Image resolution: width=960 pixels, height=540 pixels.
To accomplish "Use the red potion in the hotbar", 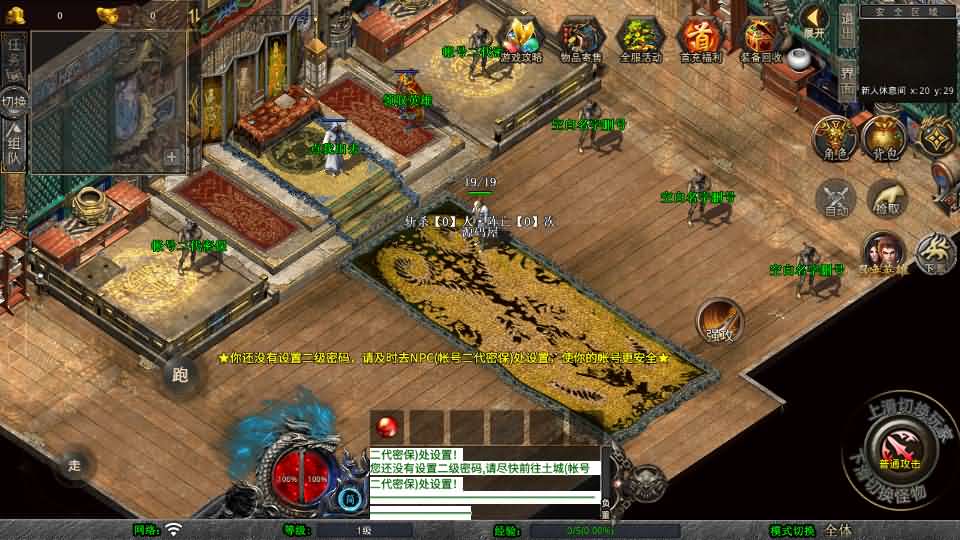I will 388,425.
